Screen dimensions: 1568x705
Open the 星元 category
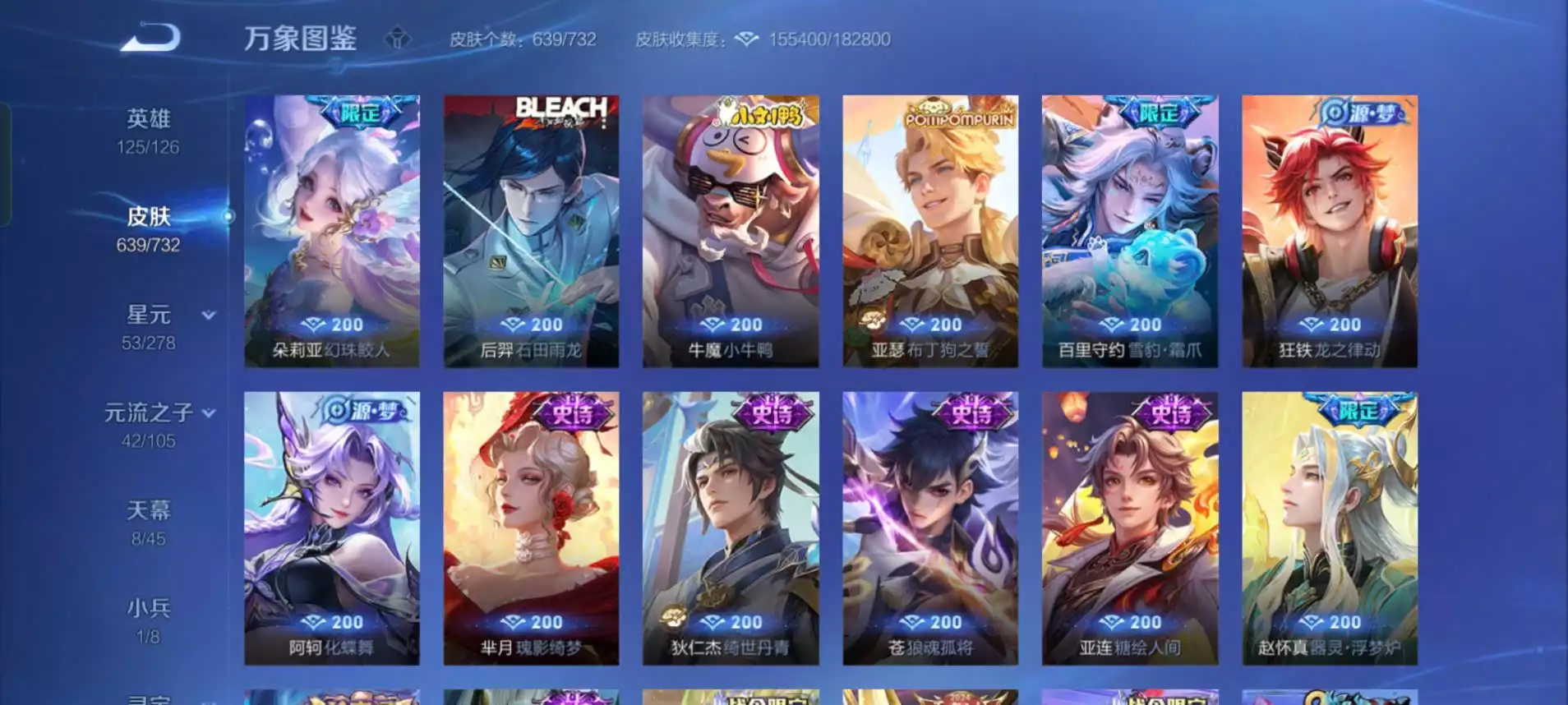point(150,326)
